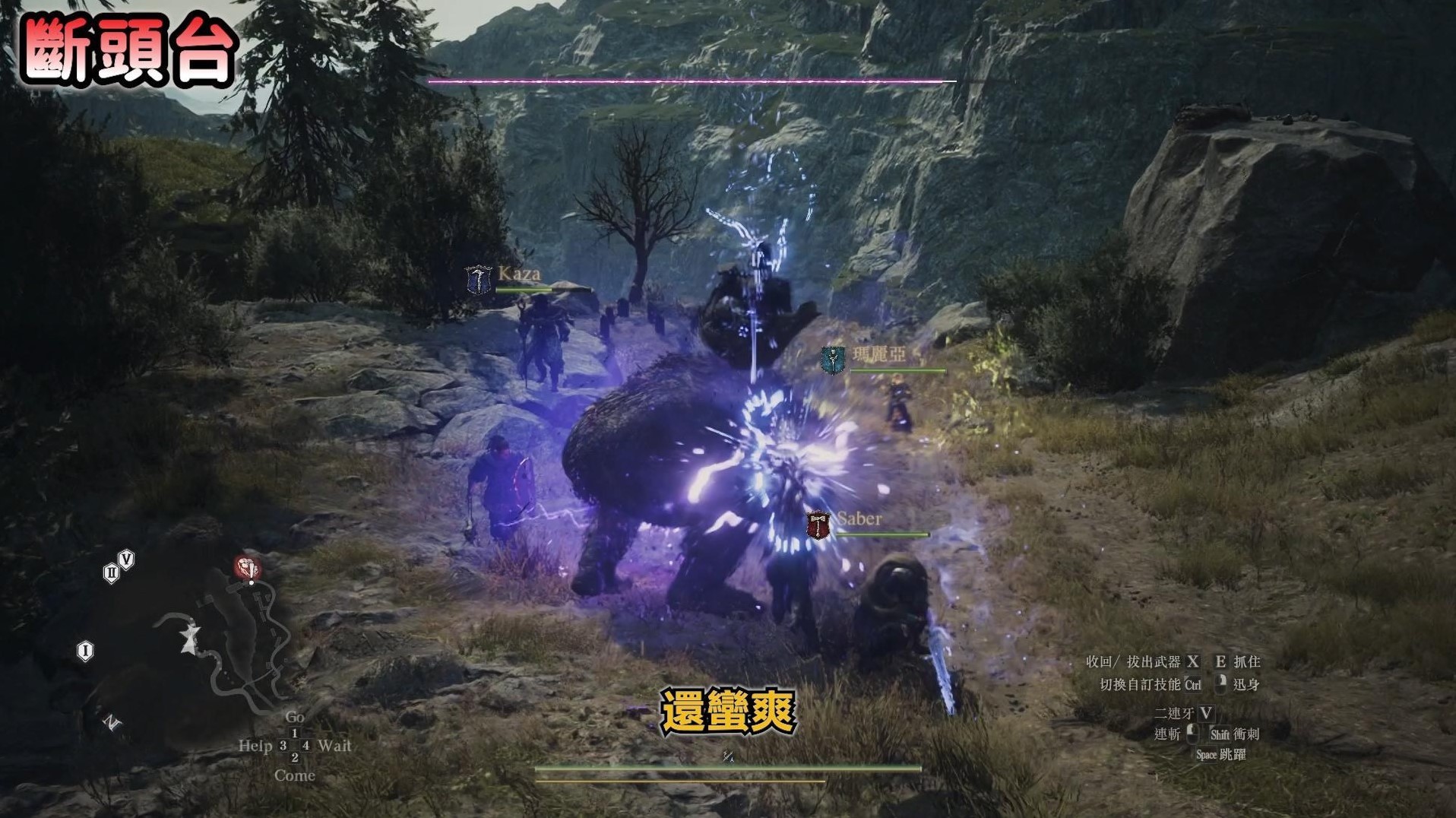Click the vocation icon beside 瑪麗亞
1456x818 pixels.
point(833,360)
